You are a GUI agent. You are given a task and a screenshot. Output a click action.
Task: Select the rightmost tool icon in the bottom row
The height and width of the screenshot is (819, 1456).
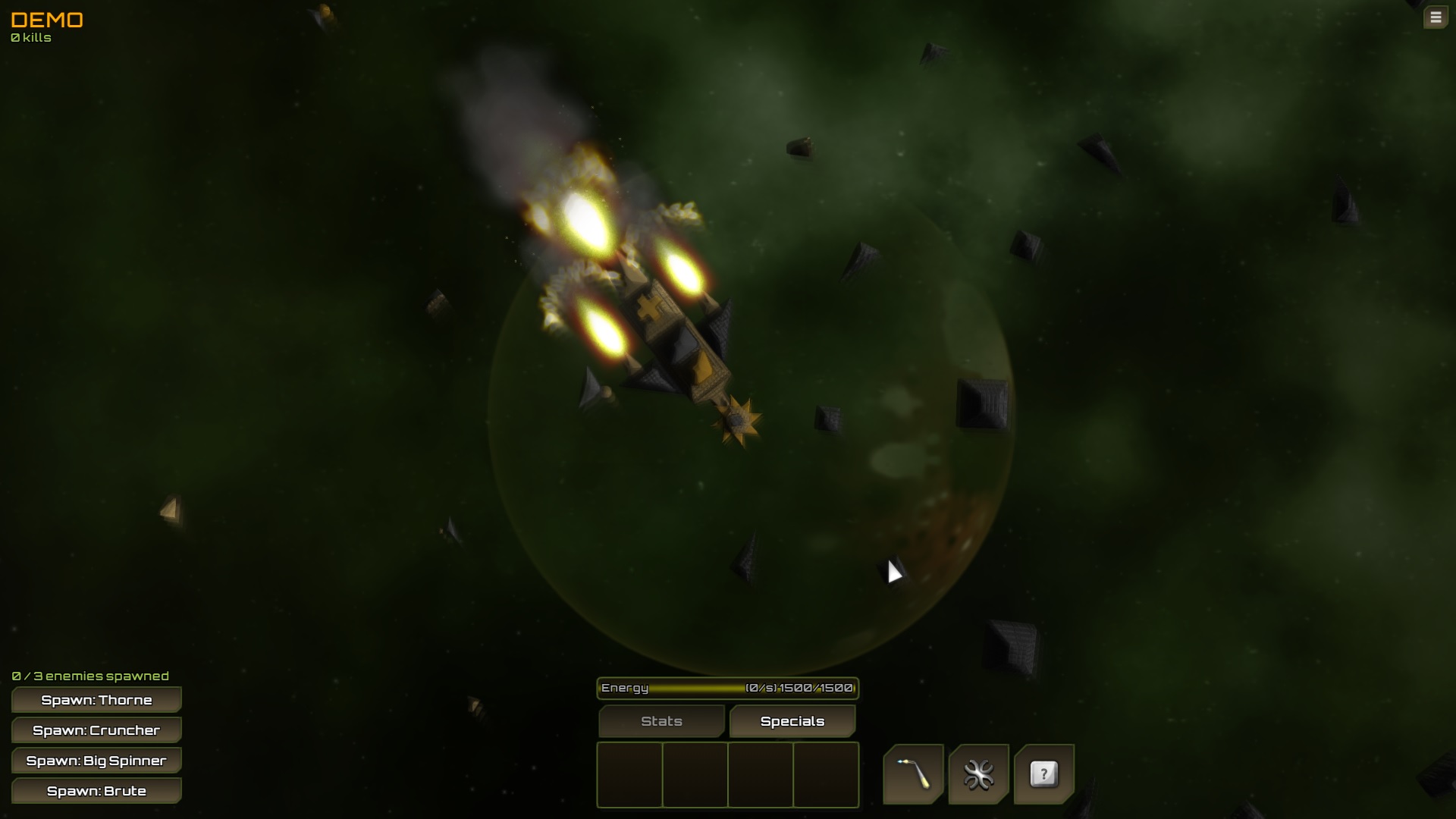(x=1044, y=775)
